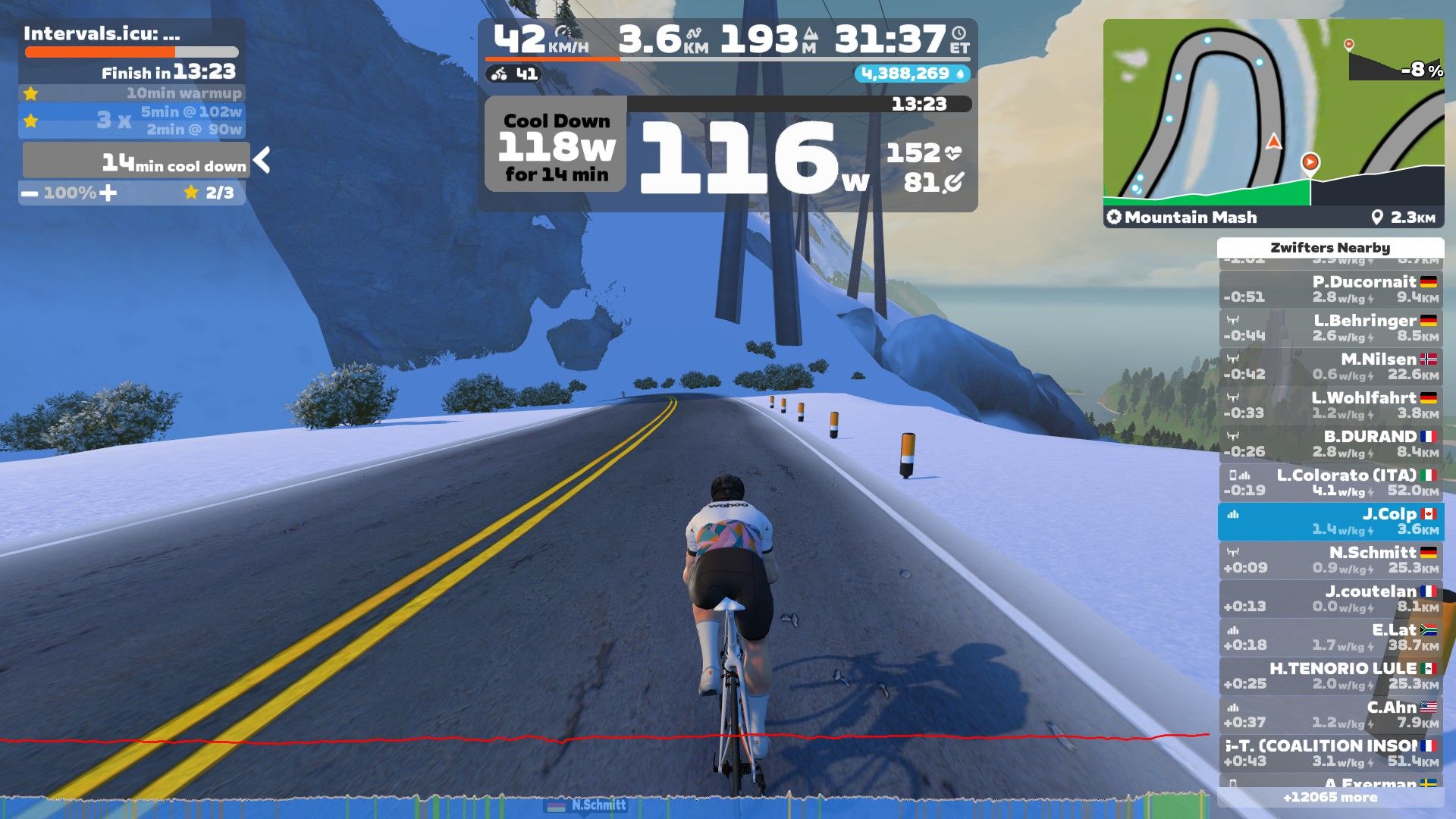Select L.Wohlfahrt rider row
This screenshot has height=819, width=1456.
pyautogui.click(x=1330, y=406)
